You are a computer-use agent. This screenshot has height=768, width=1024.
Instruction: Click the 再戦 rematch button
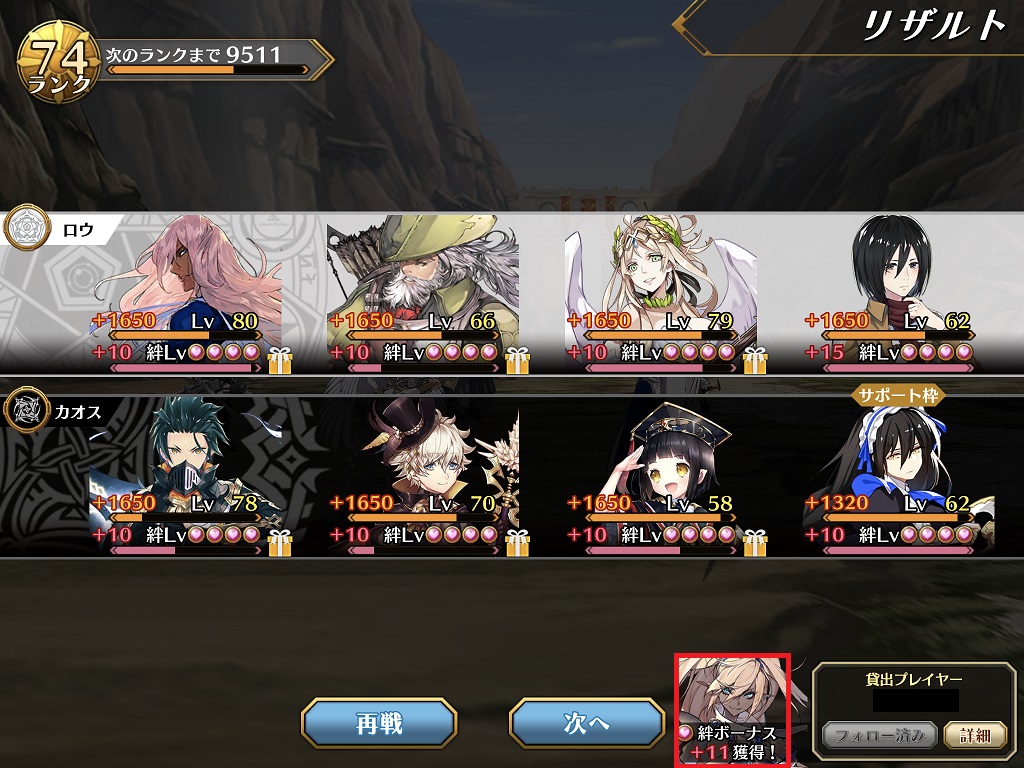pos(379,723)
